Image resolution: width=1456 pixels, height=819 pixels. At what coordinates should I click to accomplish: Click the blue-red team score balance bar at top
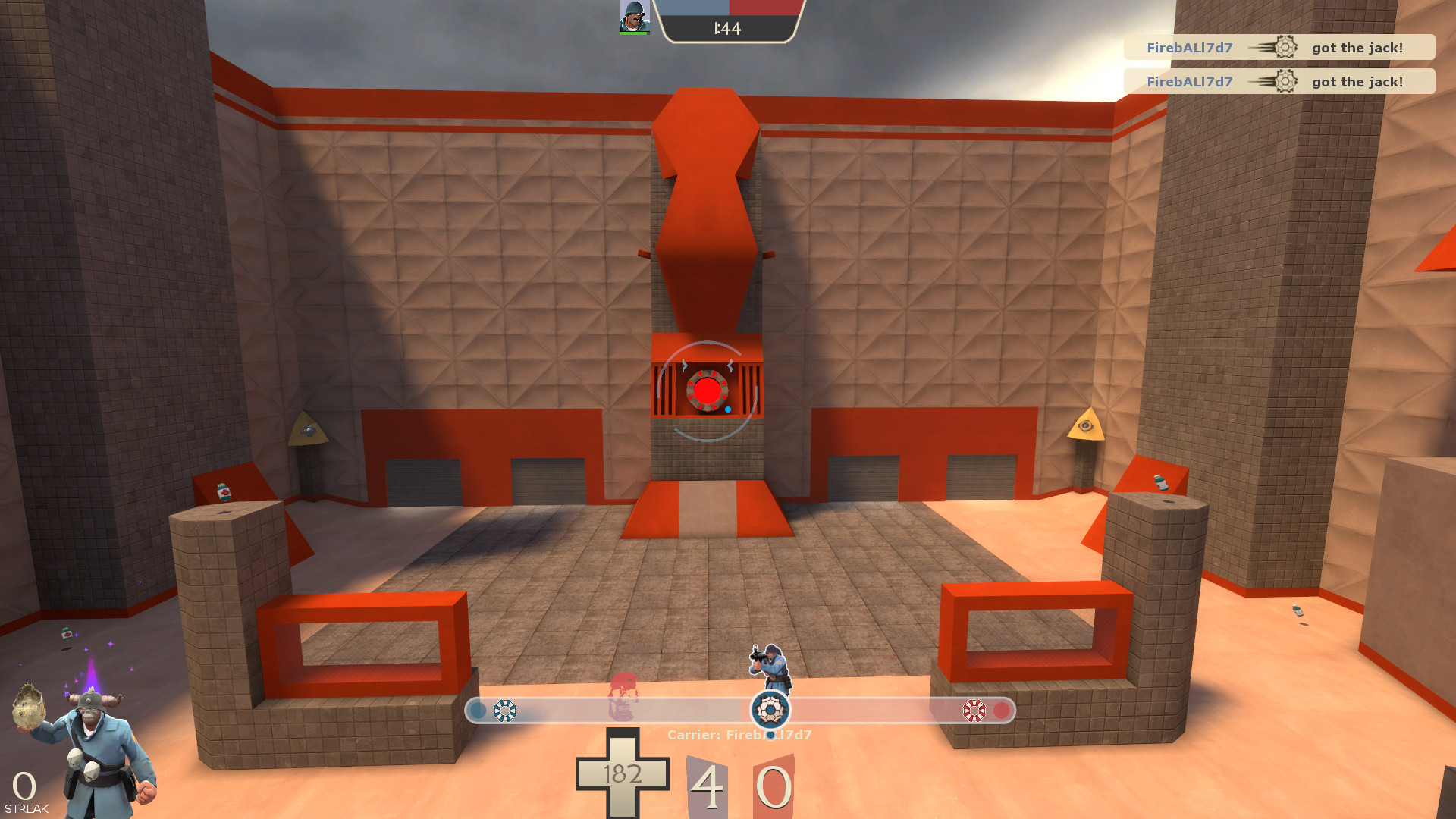(x=730, y=10)
